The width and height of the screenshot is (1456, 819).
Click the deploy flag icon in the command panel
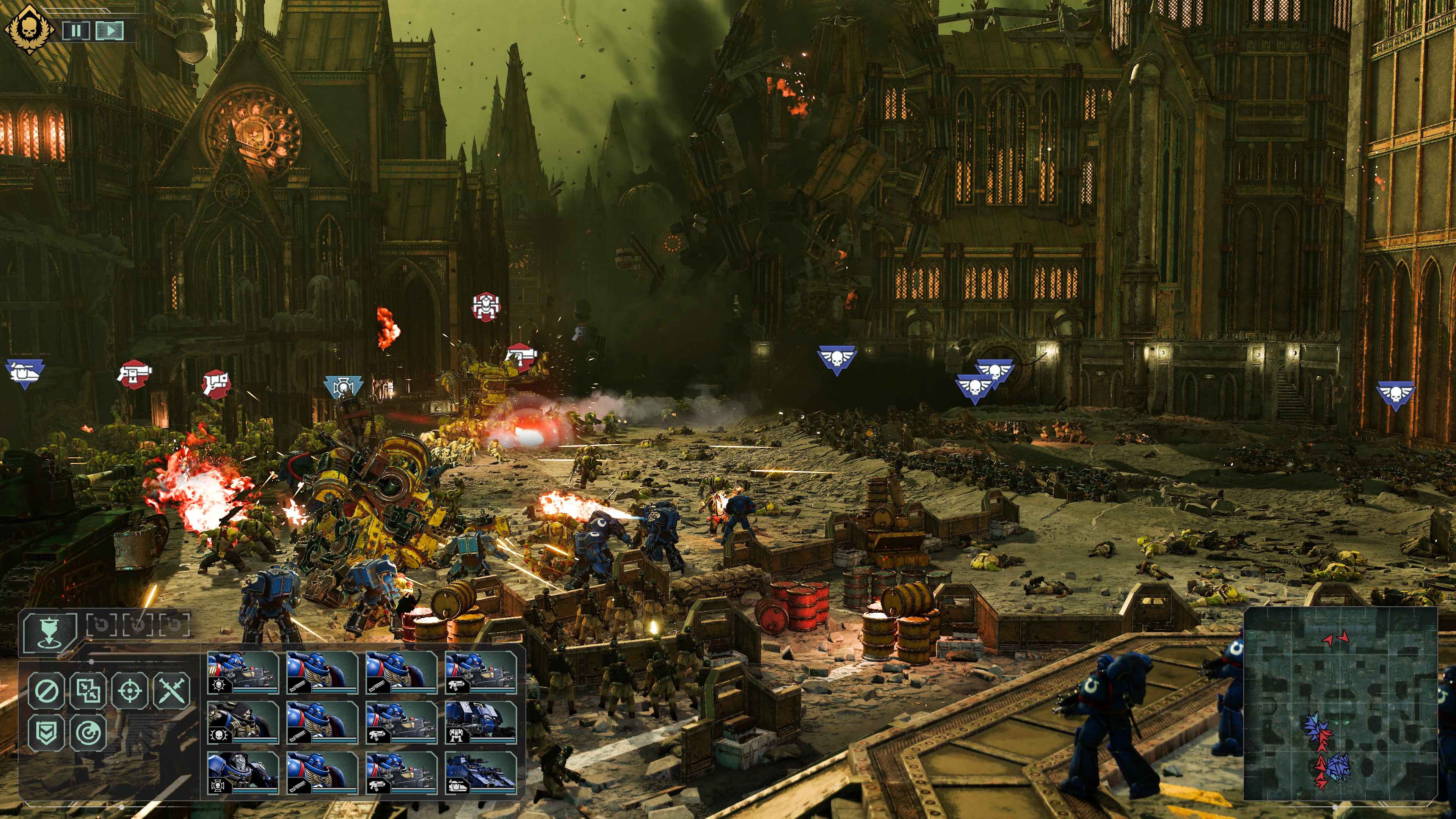click(50, 632)
